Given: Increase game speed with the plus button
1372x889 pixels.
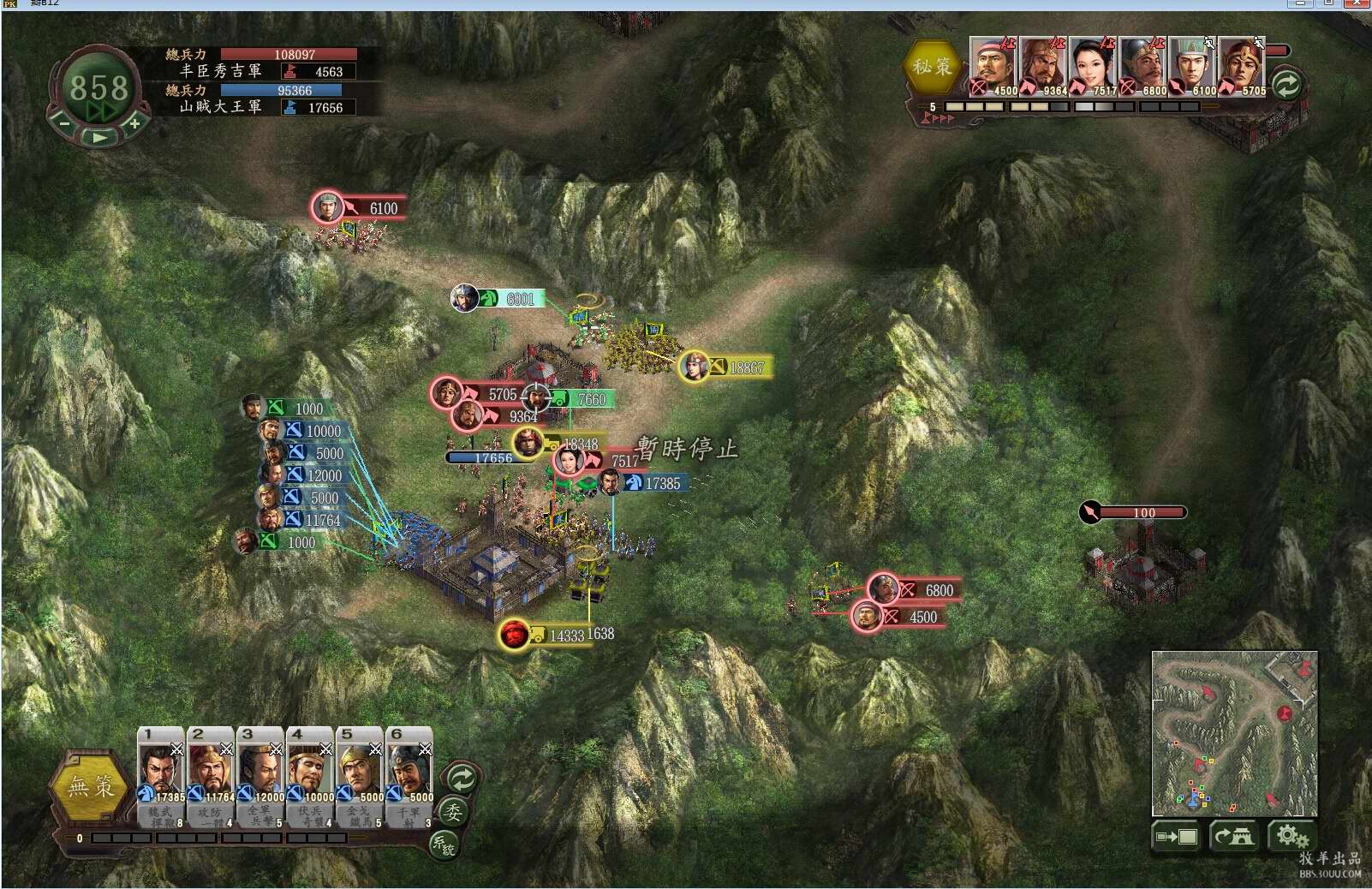Looking at the screenshot, I should 134,124.
